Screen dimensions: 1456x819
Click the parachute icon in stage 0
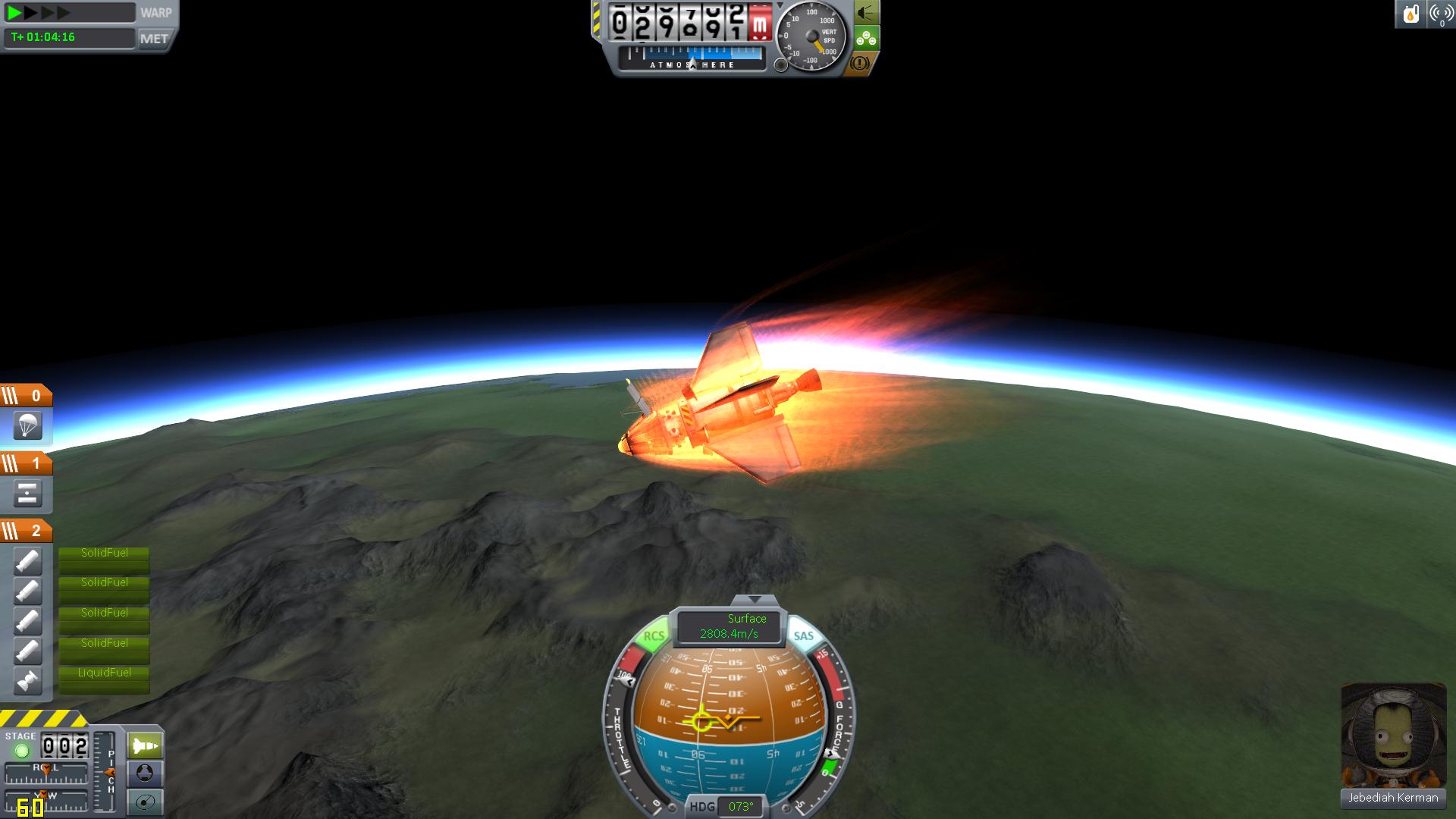(x=27, y=426)
